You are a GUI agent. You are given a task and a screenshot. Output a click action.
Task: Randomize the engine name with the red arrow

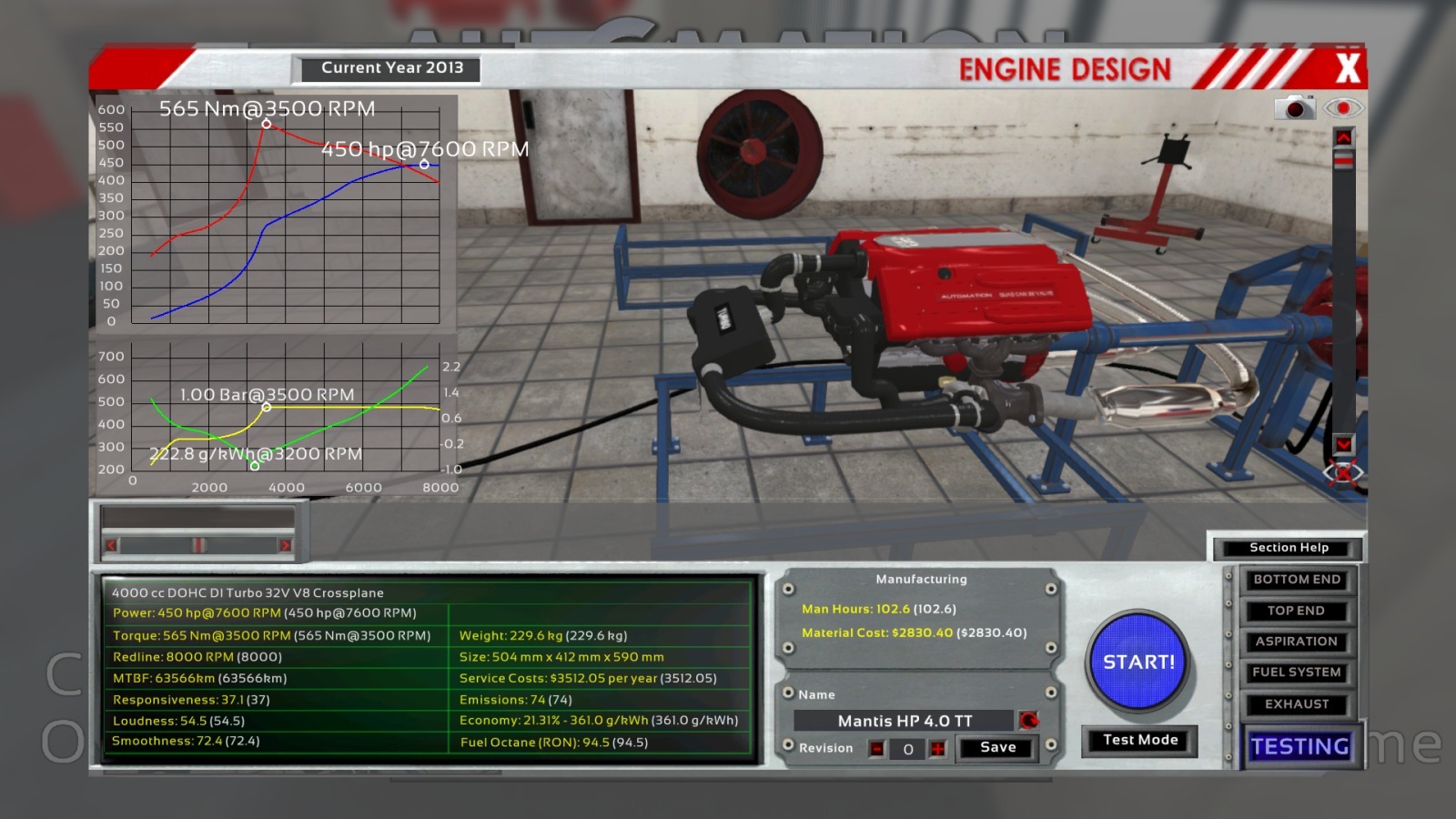(x=1028, y=721)
